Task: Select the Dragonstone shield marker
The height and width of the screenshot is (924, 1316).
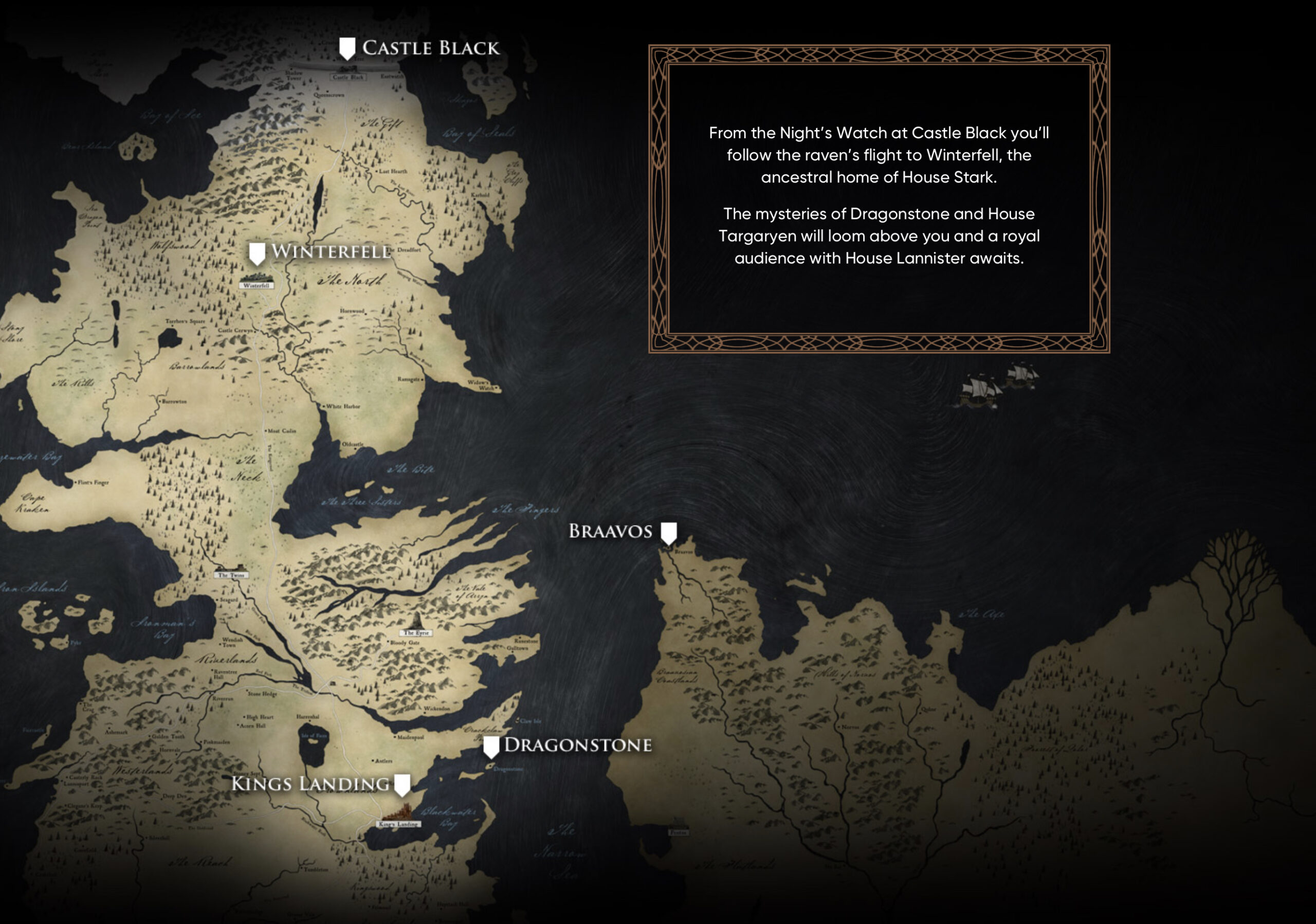Action: (x=491, y=747)
